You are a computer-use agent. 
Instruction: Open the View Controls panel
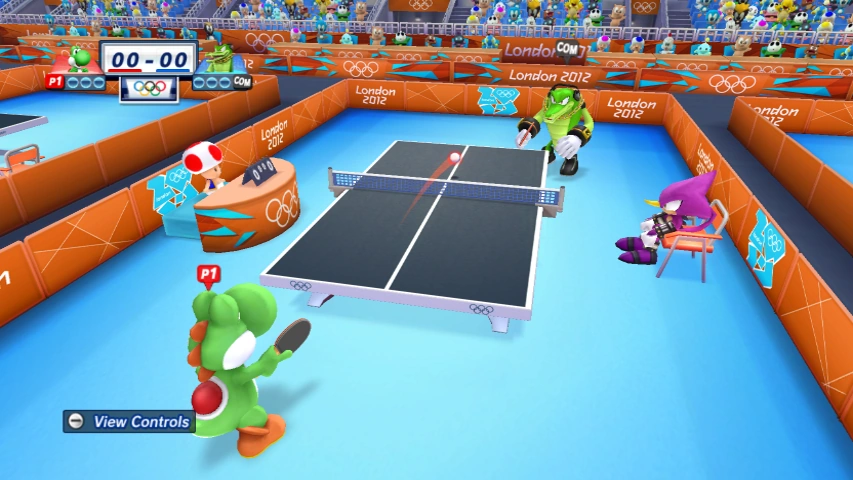pos(128,422)
